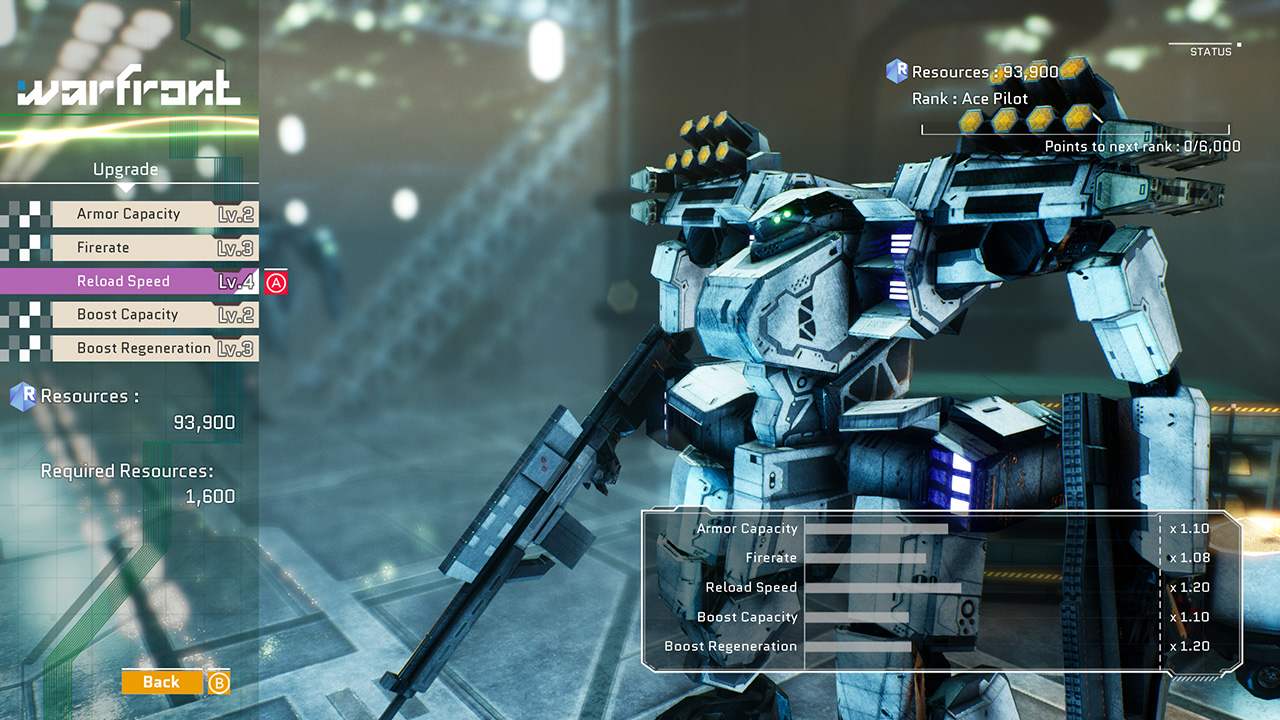Click the checkered icon beside Armor Capacity

coord(27,213)
